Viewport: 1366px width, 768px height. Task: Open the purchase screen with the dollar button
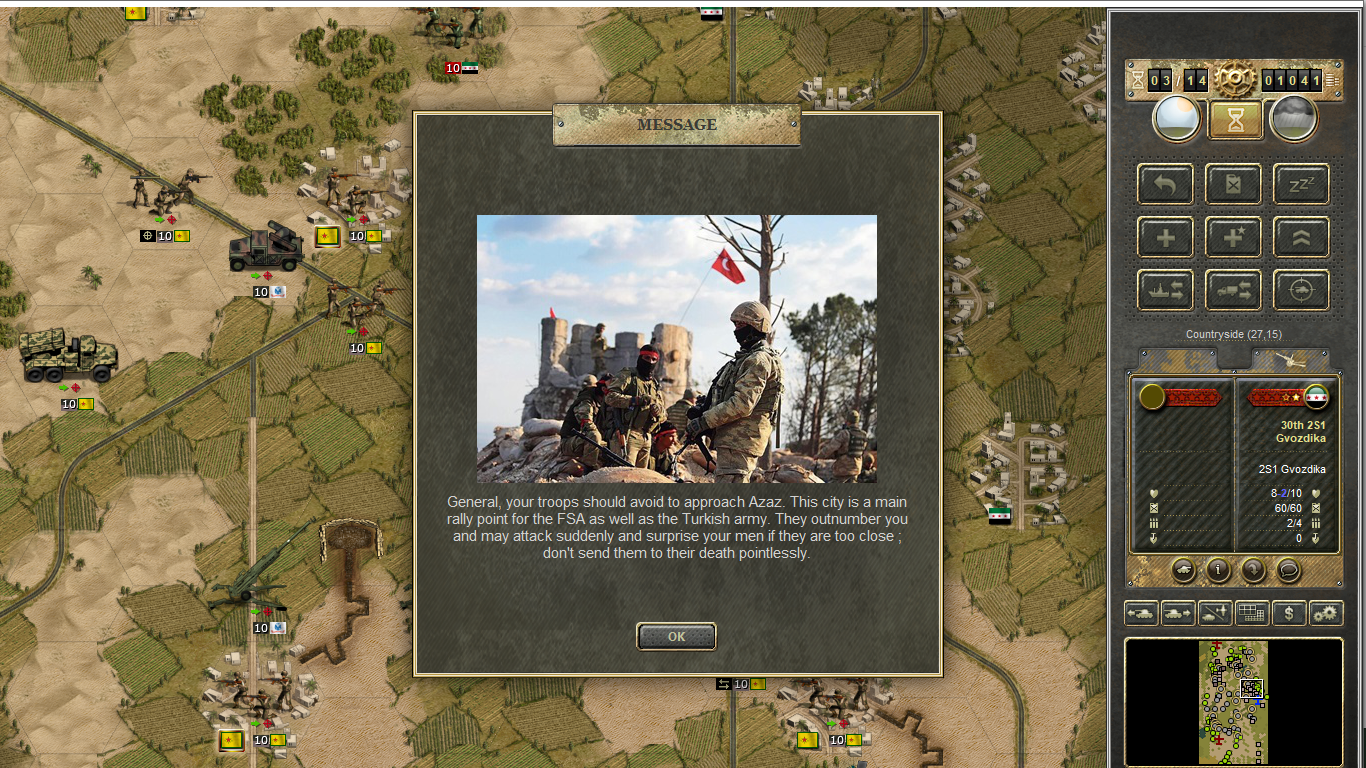(1289, 613)
